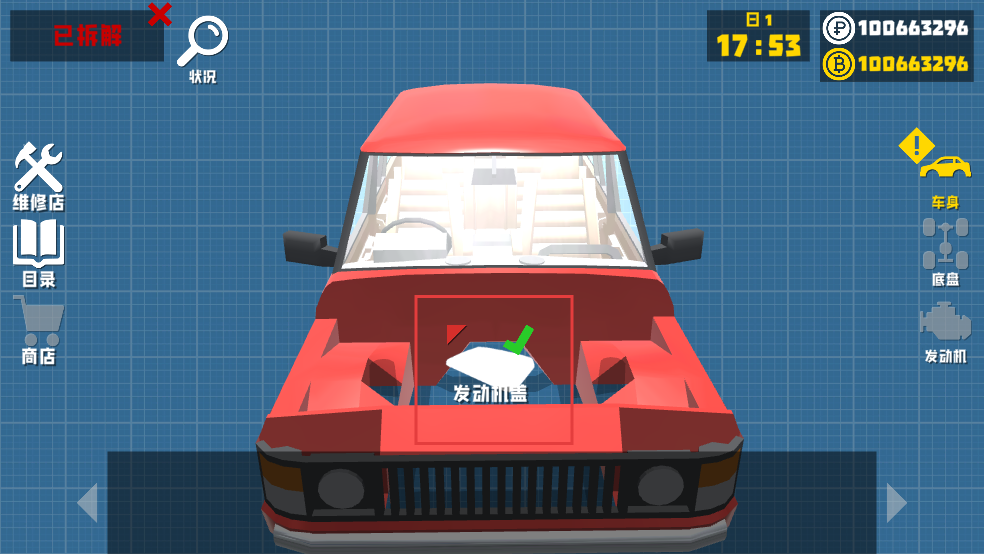The height and width of the screenshot is (554, 984).
Task: Open the 维修店 repair shop
Action: point(38,174)
